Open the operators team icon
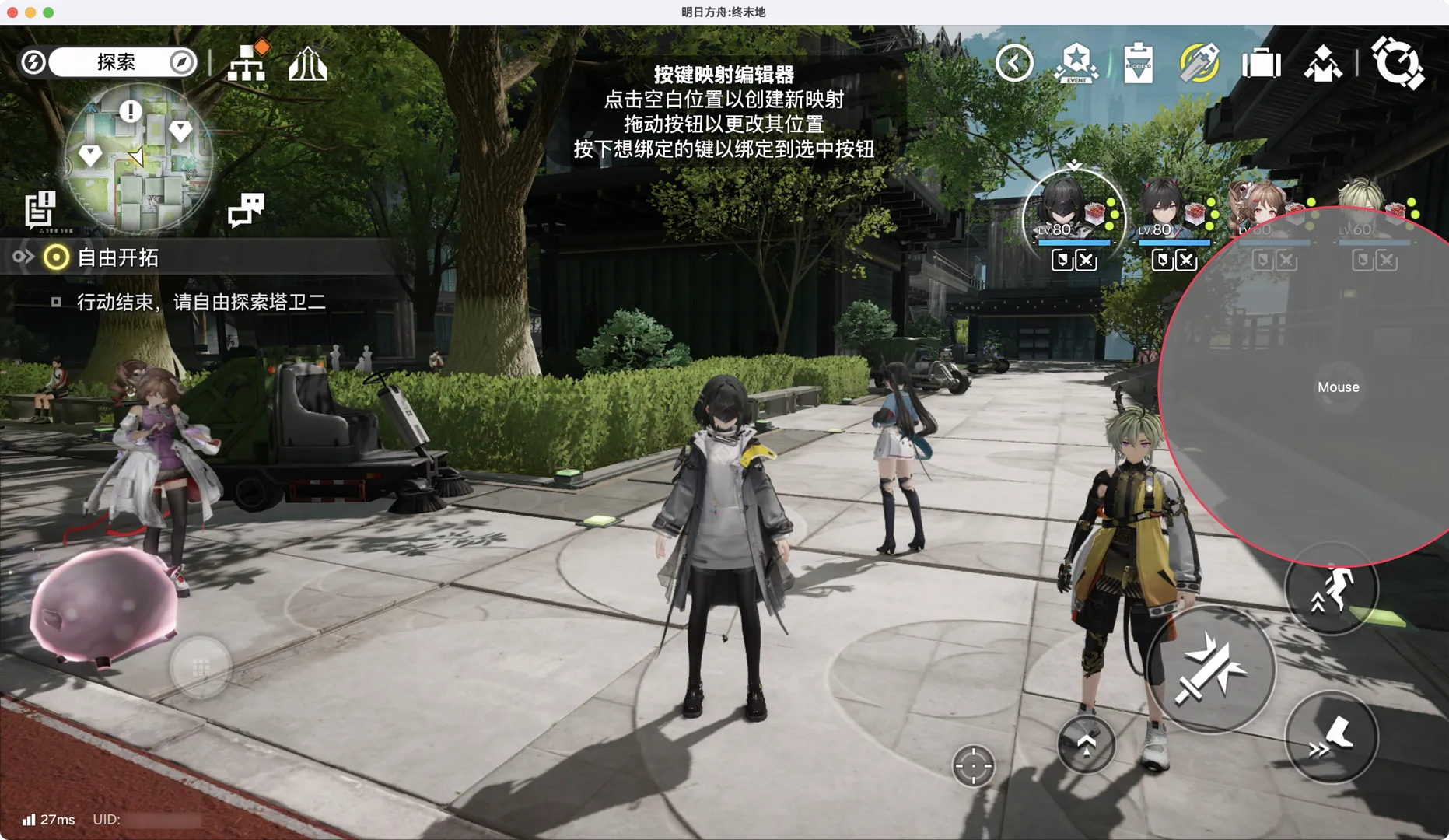1449x840 pixels. [x=1322, y=63]
